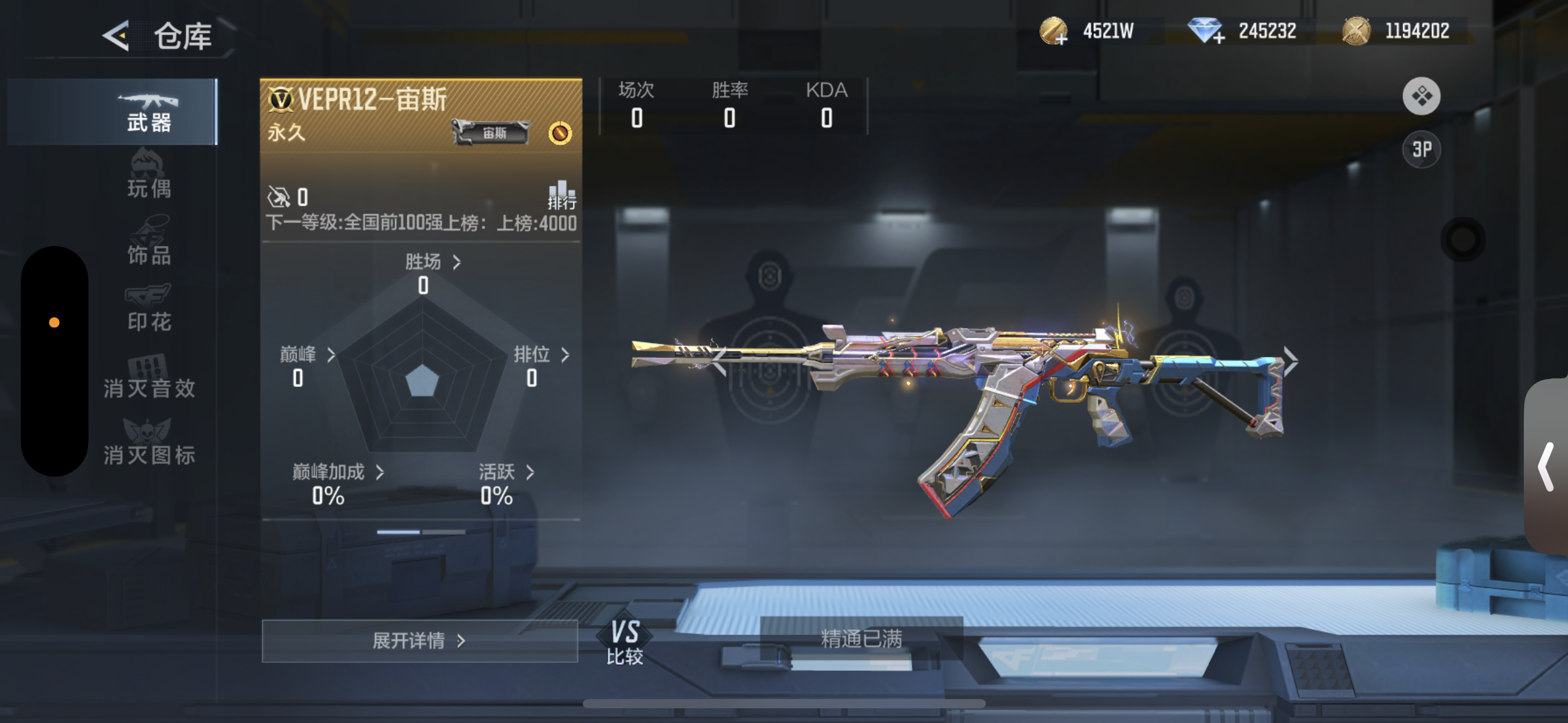Show the previous weapon with left arrow
Image resolution: width=1568 pixels, height=723 pixels.
pyautogui.click(x=718, y=361)
